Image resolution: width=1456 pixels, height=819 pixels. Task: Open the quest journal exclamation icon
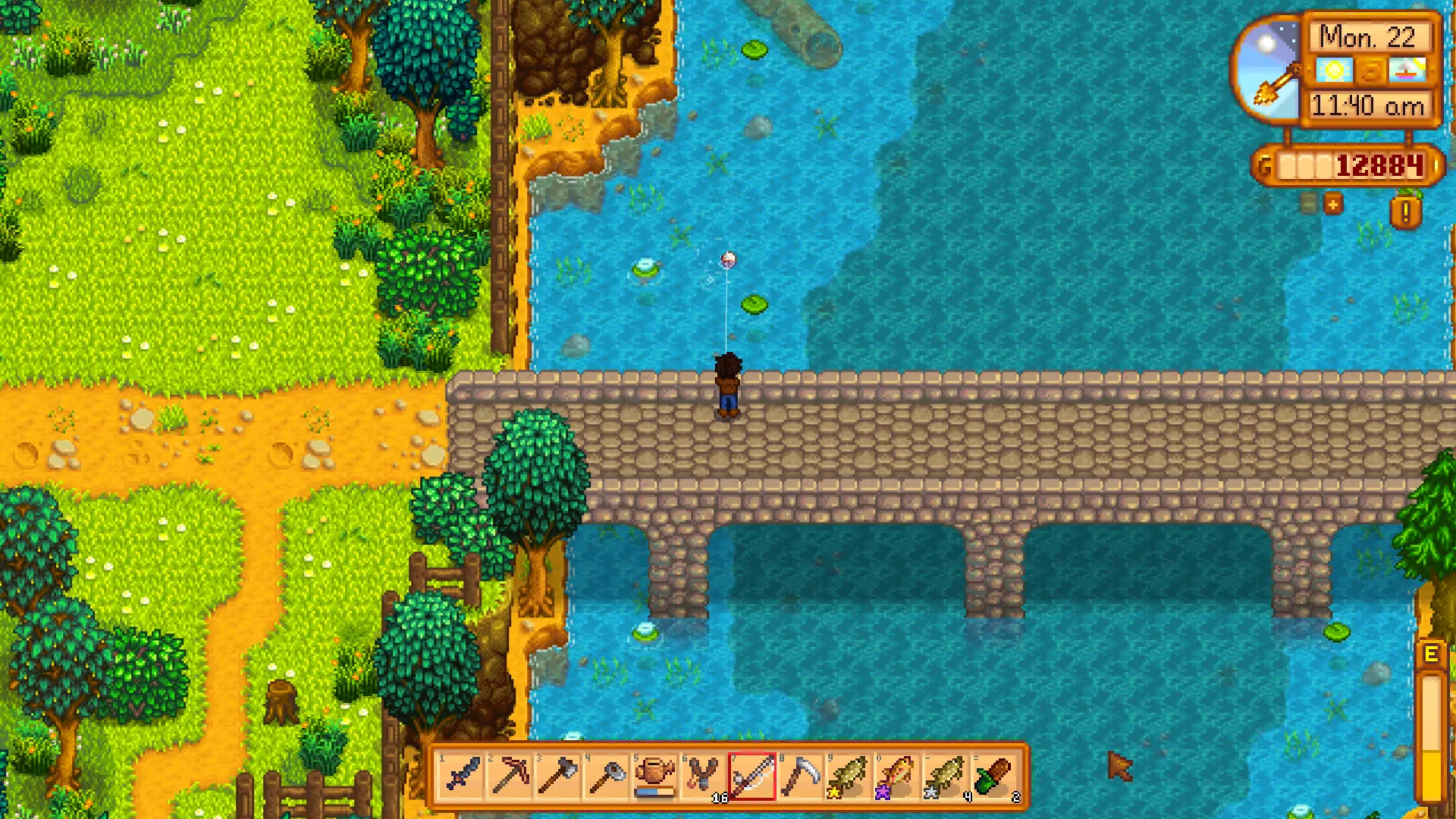(1405, 212)
